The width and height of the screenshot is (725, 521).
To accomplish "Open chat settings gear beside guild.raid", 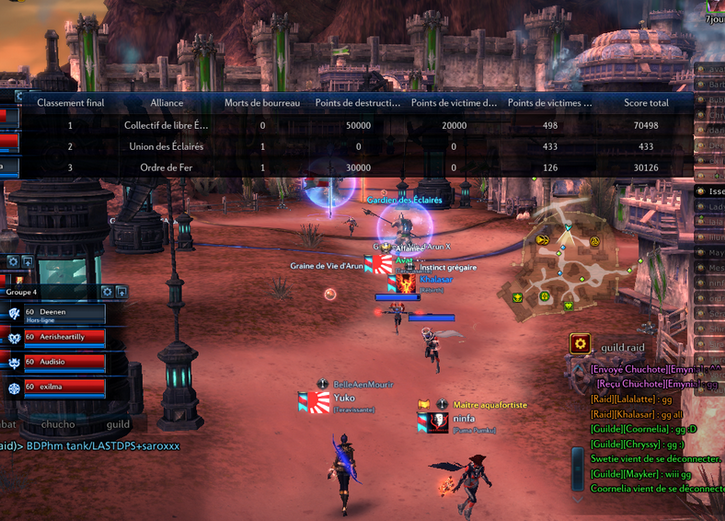I will click(x=579, y=343).
